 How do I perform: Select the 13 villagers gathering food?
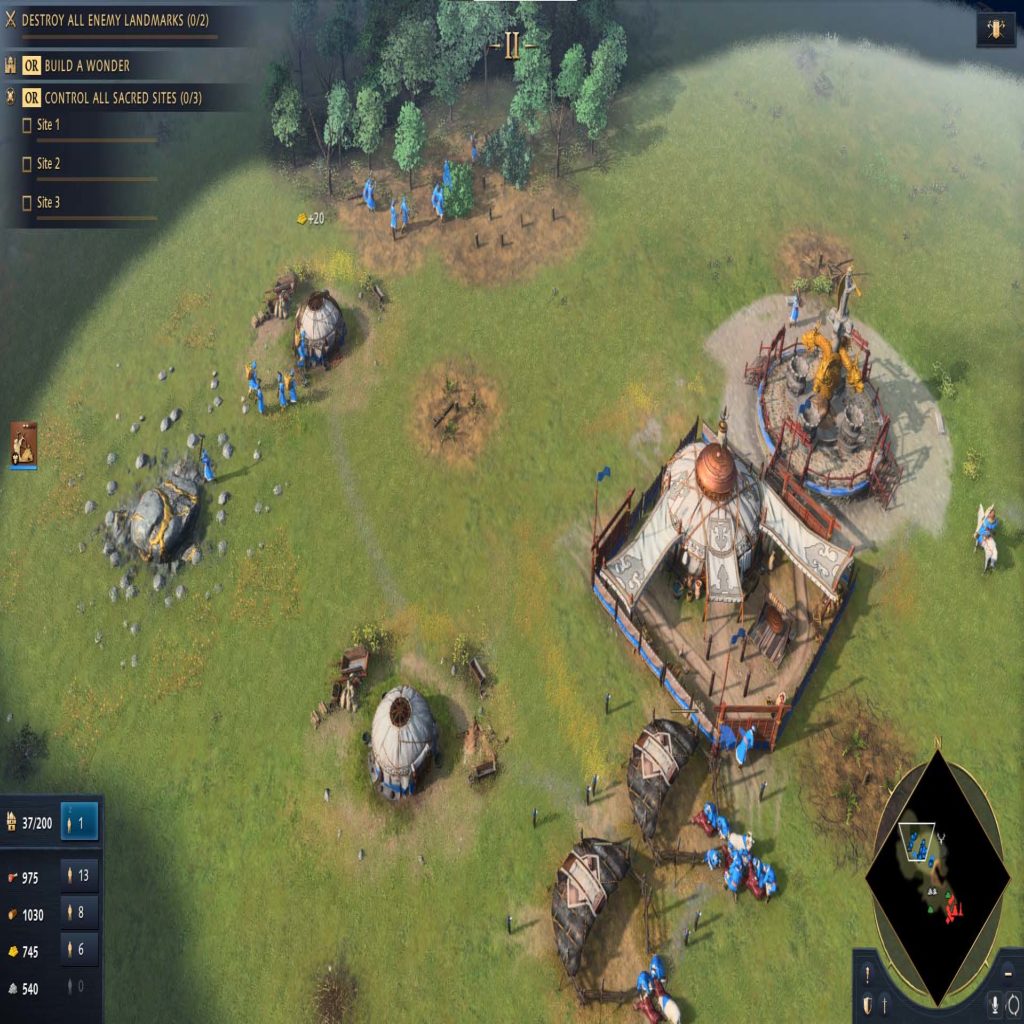pyautogui.click(x=80, y=876)
